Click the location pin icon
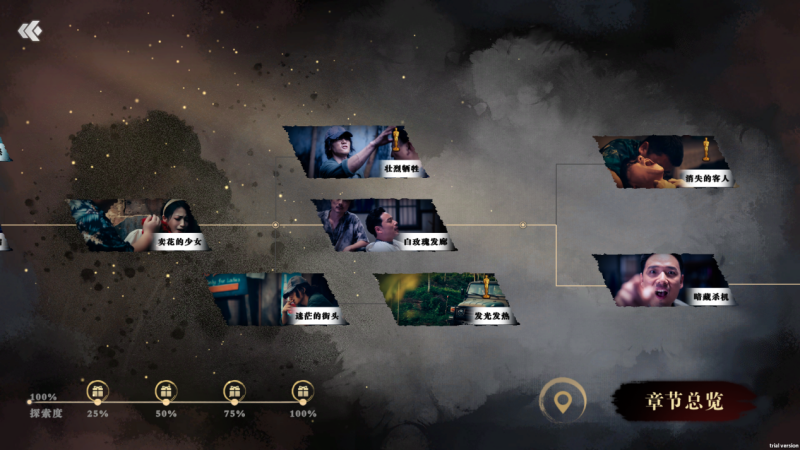 pyautogui.click(x=563, y=402)
